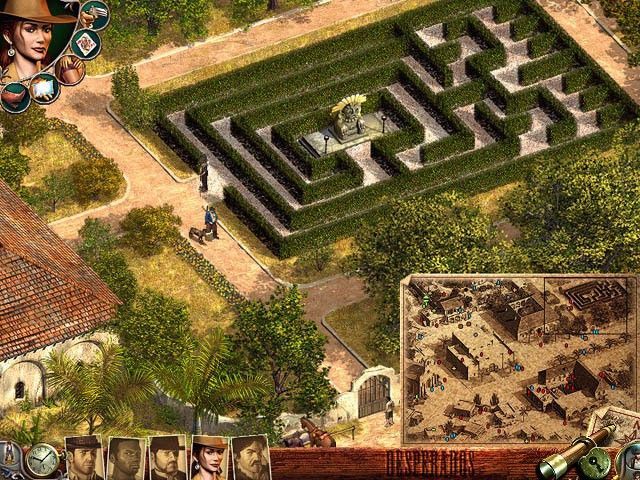
Task: Activate Kate's playing cards ability
Action: (x=88, y=42)
